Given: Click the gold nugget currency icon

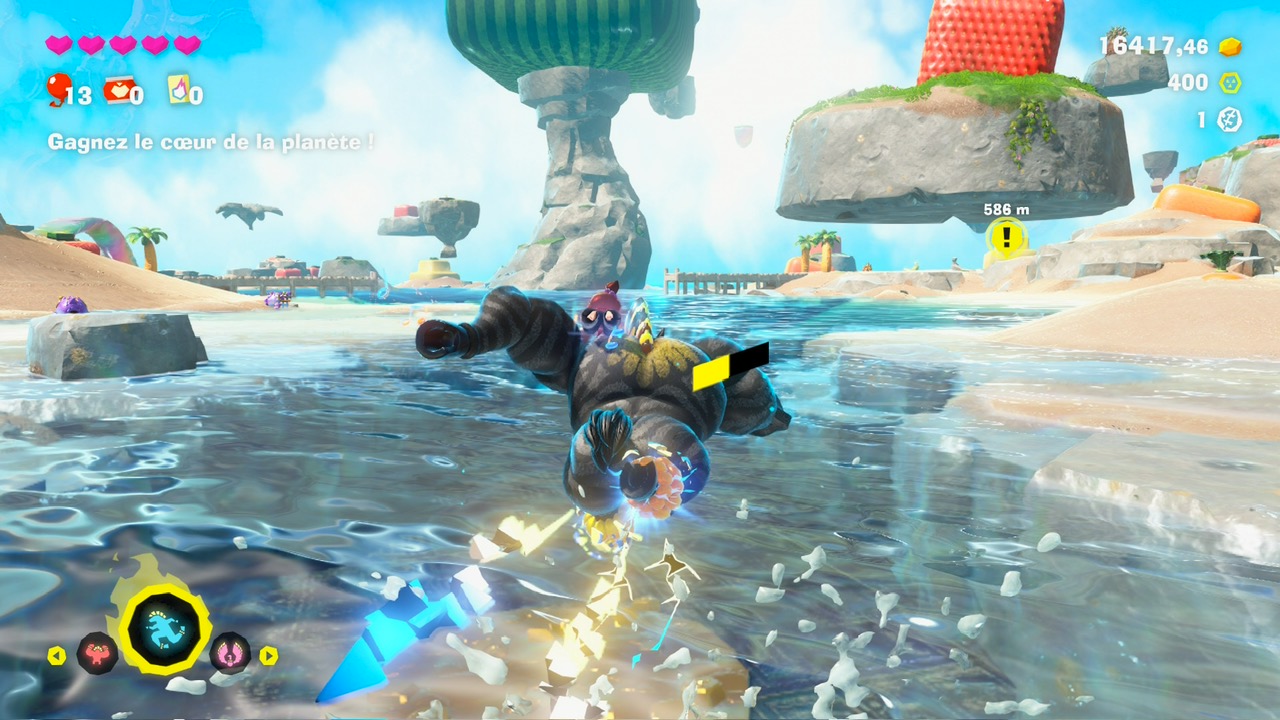Looking at the screenshot, I should coord(1229,46).
